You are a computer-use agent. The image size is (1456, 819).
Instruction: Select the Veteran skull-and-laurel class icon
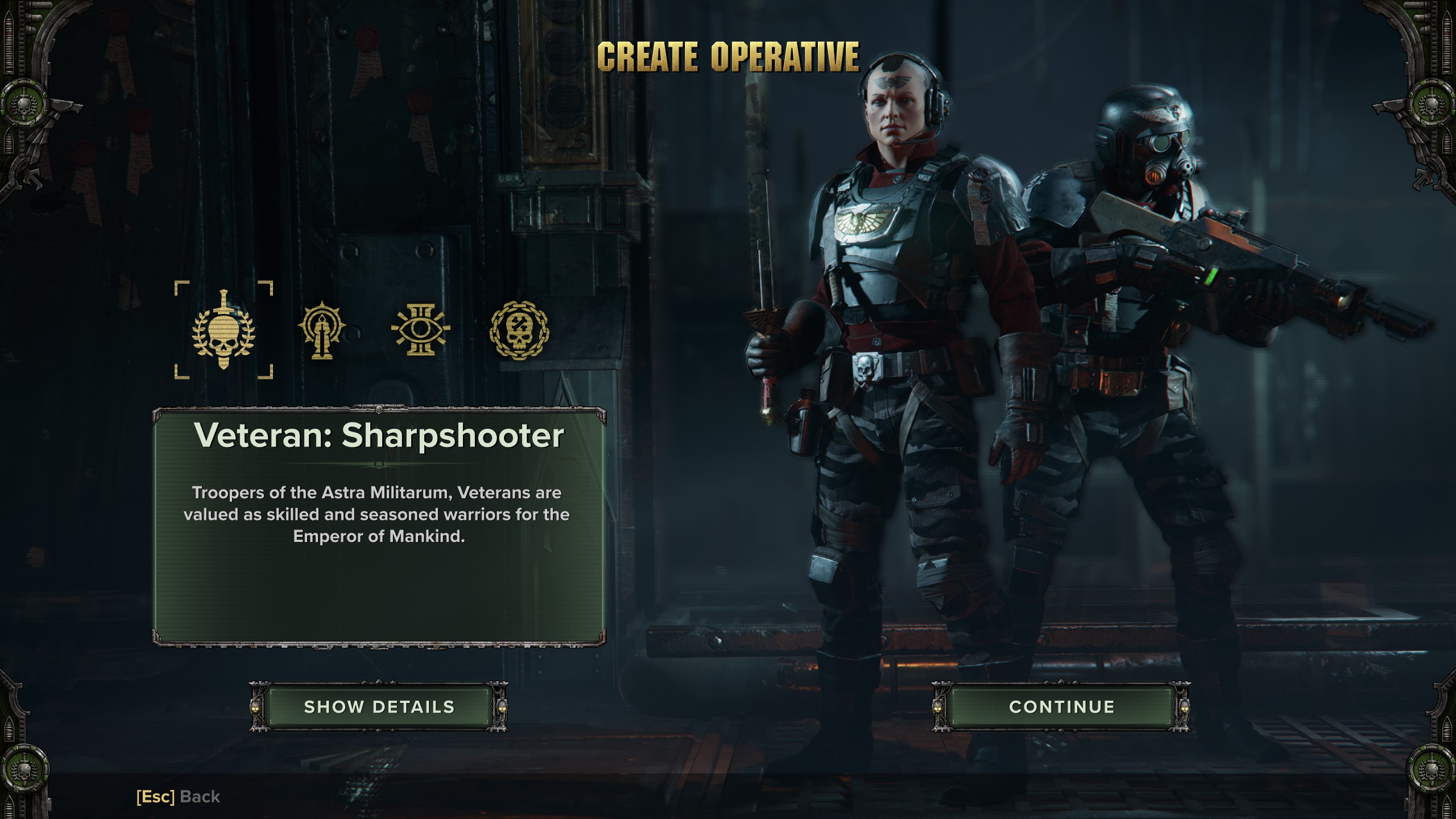coord(224,330)
